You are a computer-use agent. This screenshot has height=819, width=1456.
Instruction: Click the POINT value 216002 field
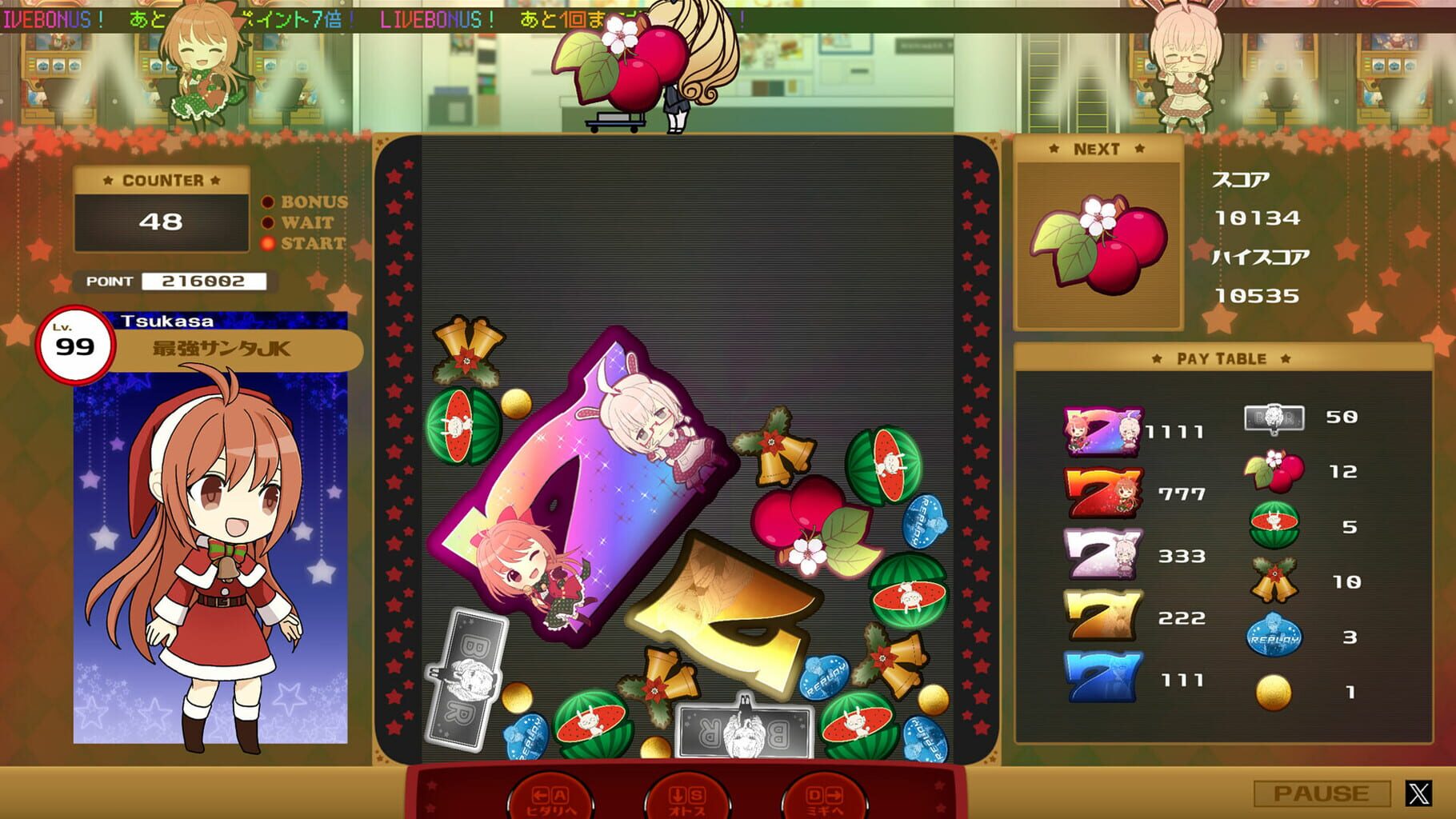click(x=203, y=282)
